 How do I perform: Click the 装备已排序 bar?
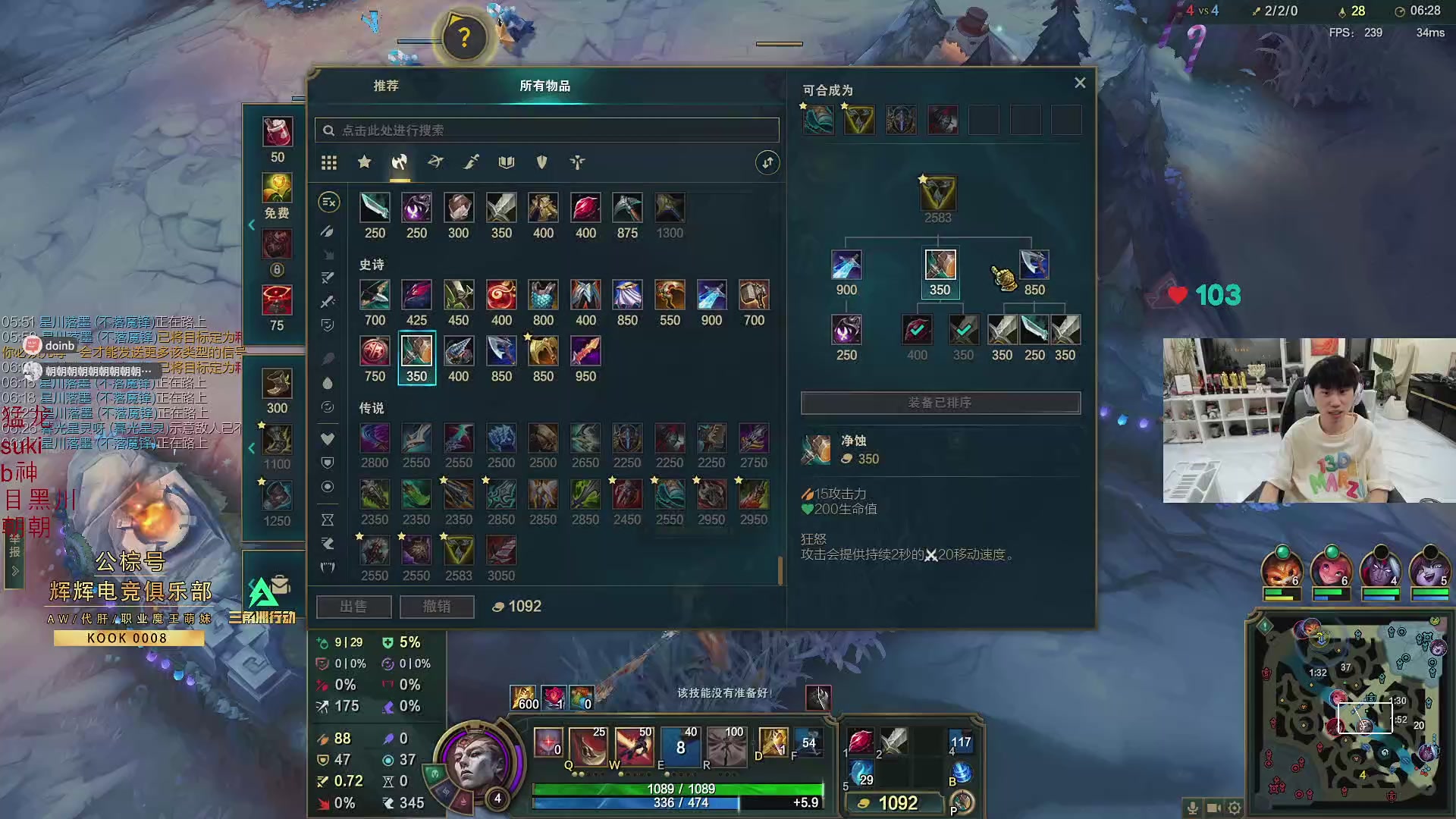pyautogui.click(x=940, y=403)
